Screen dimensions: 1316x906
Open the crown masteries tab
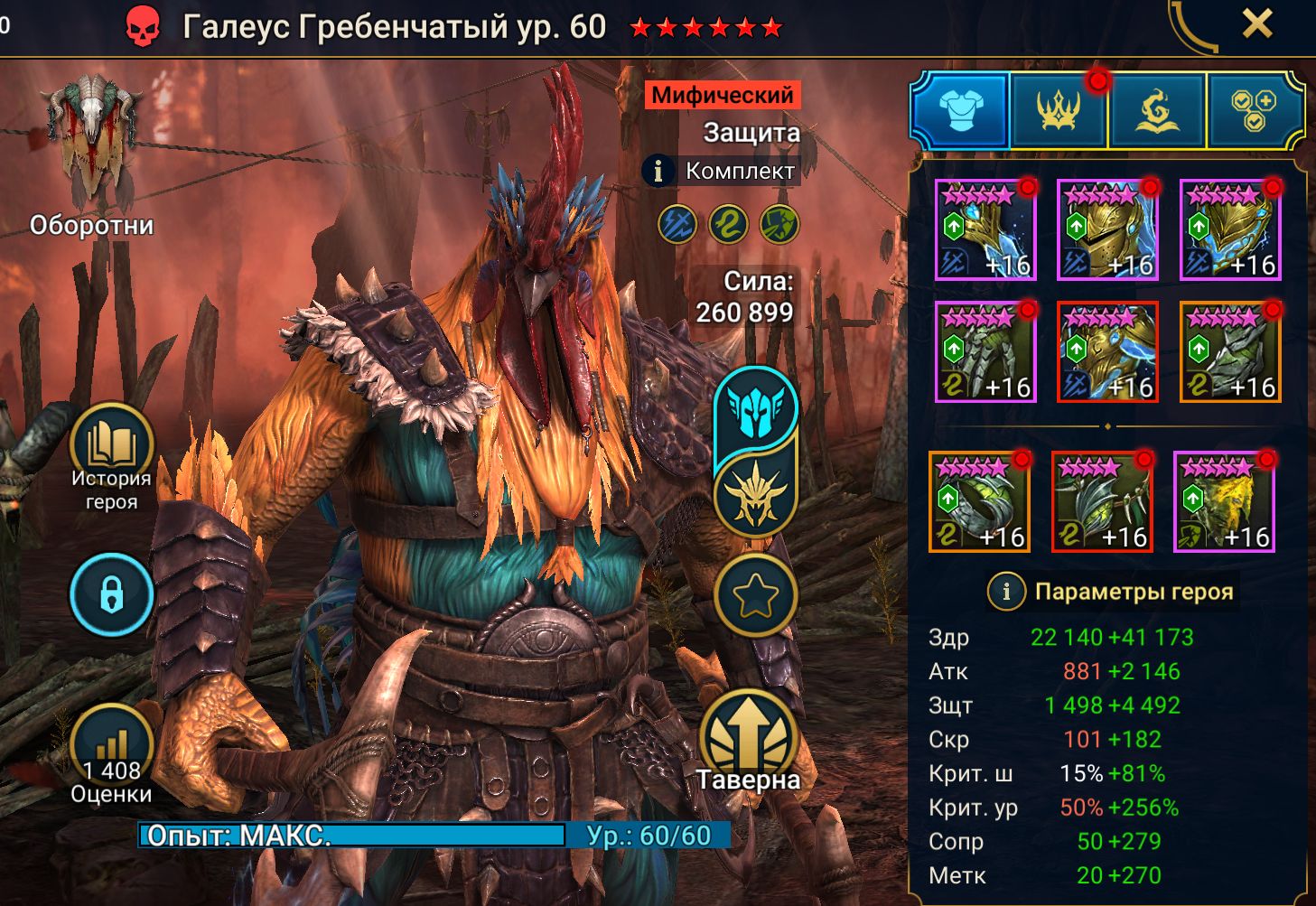(x=1058, y=111)
